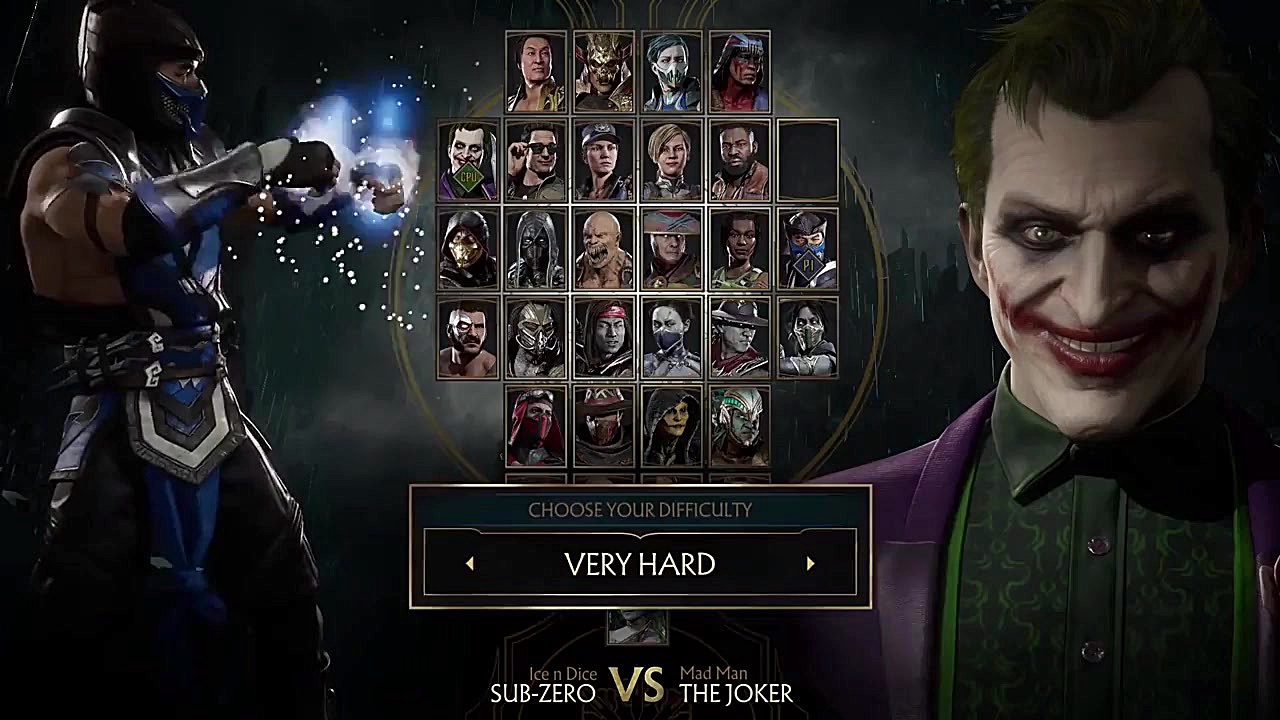Select Jax Briggs from the grid
This screenshot has height=720, width=1280.
coord(737,160)
